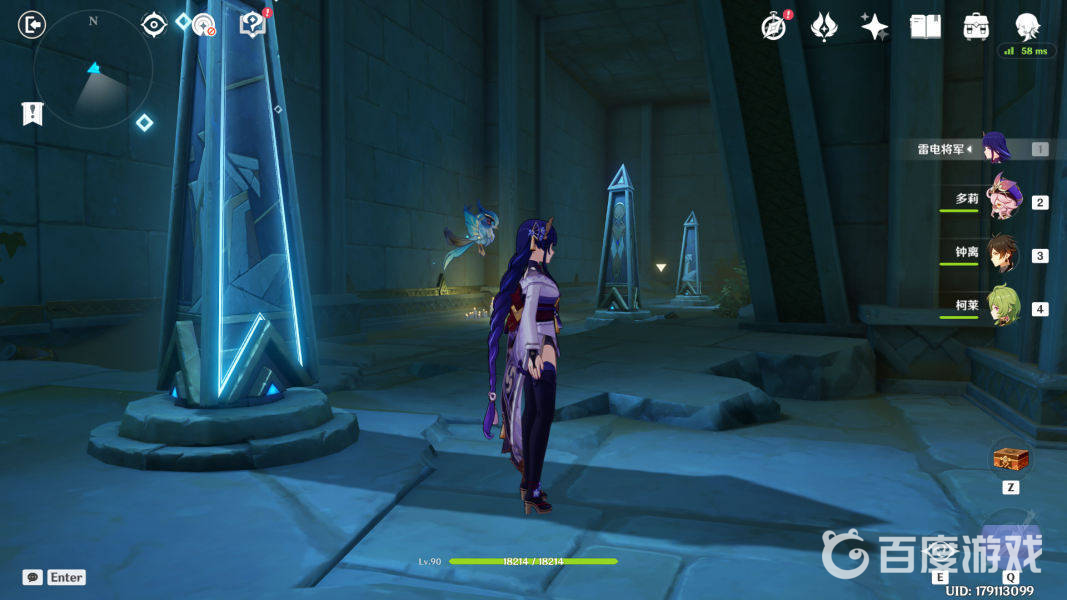Screen dimensions: 1067x600
Task: Open the chat speech bubble icon
Action: tap(33, 577)
